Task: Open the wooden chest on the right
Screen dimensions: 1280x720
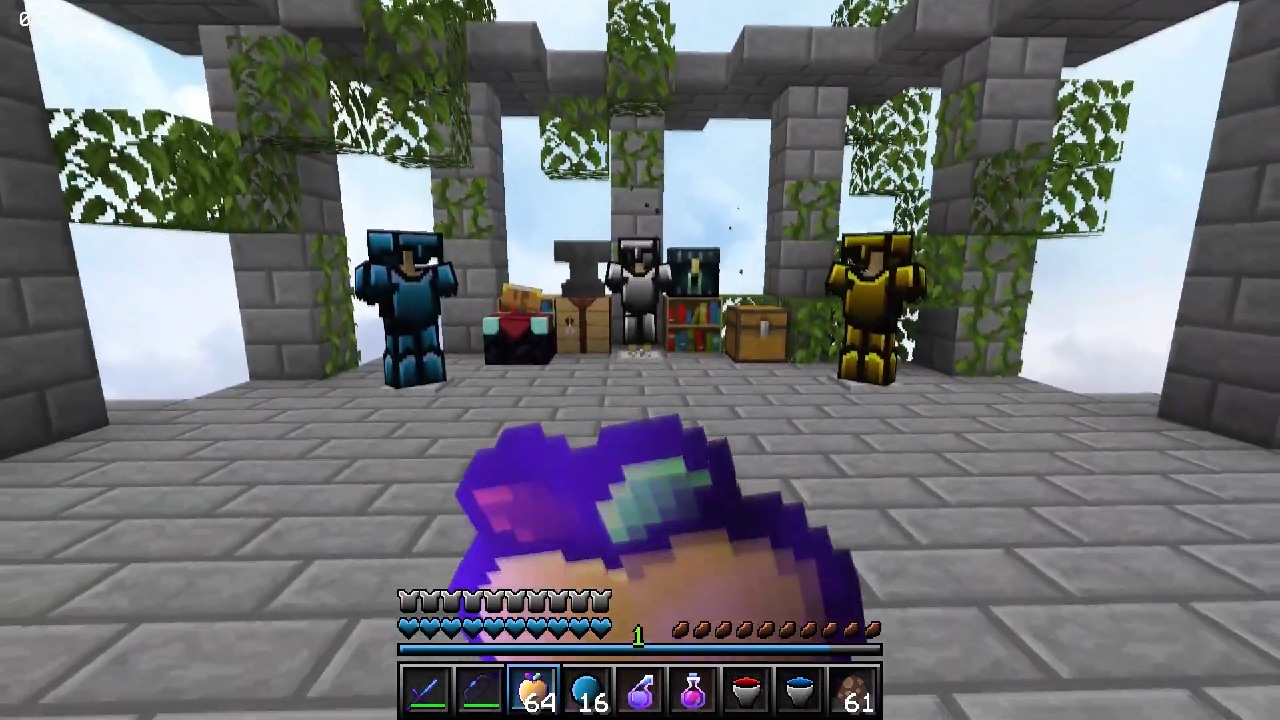Action: [x=758, y=330]
